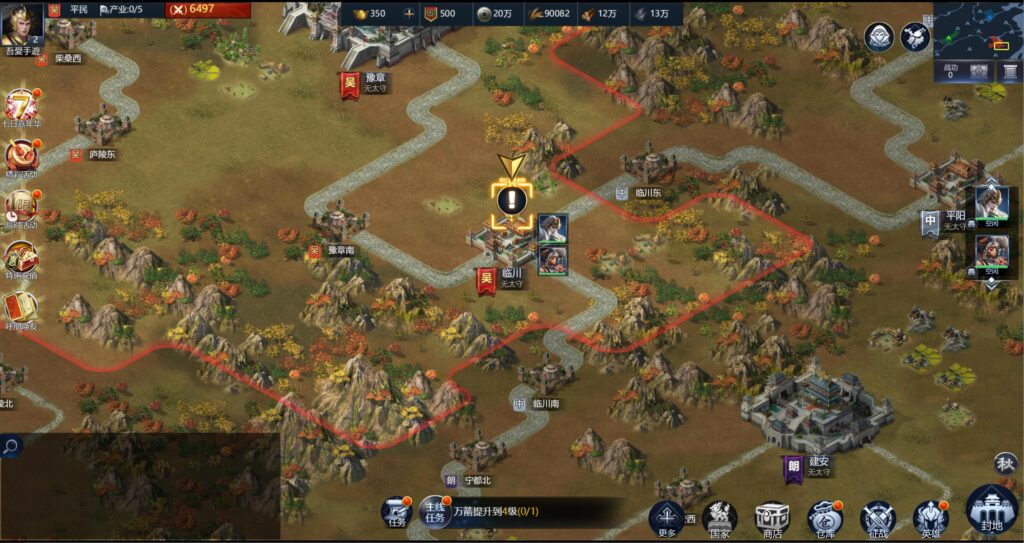Open the 仓库 warehouse
1024x543 pixels.
pyautogui.click(x=825, y=519)
